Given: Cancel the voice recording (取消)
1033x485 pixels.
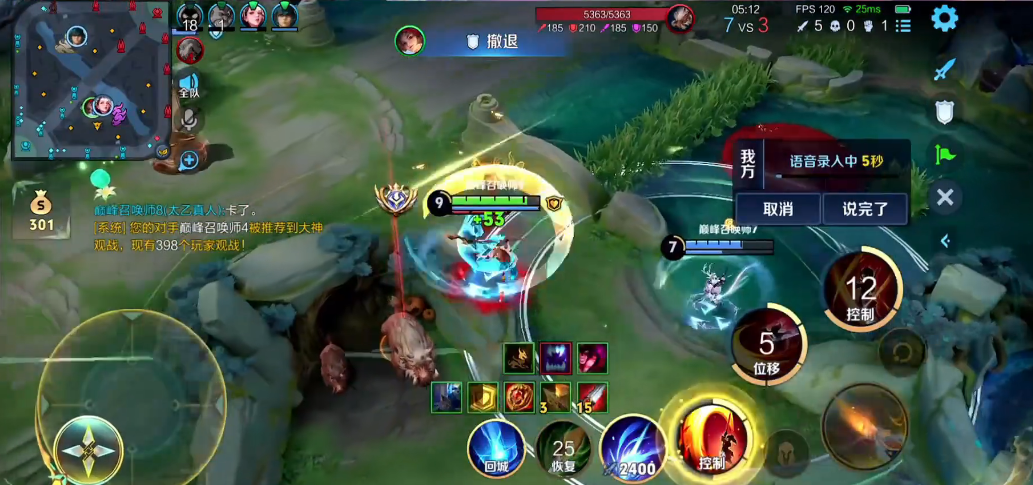Looking at the screenshot, I should point(777,209).
